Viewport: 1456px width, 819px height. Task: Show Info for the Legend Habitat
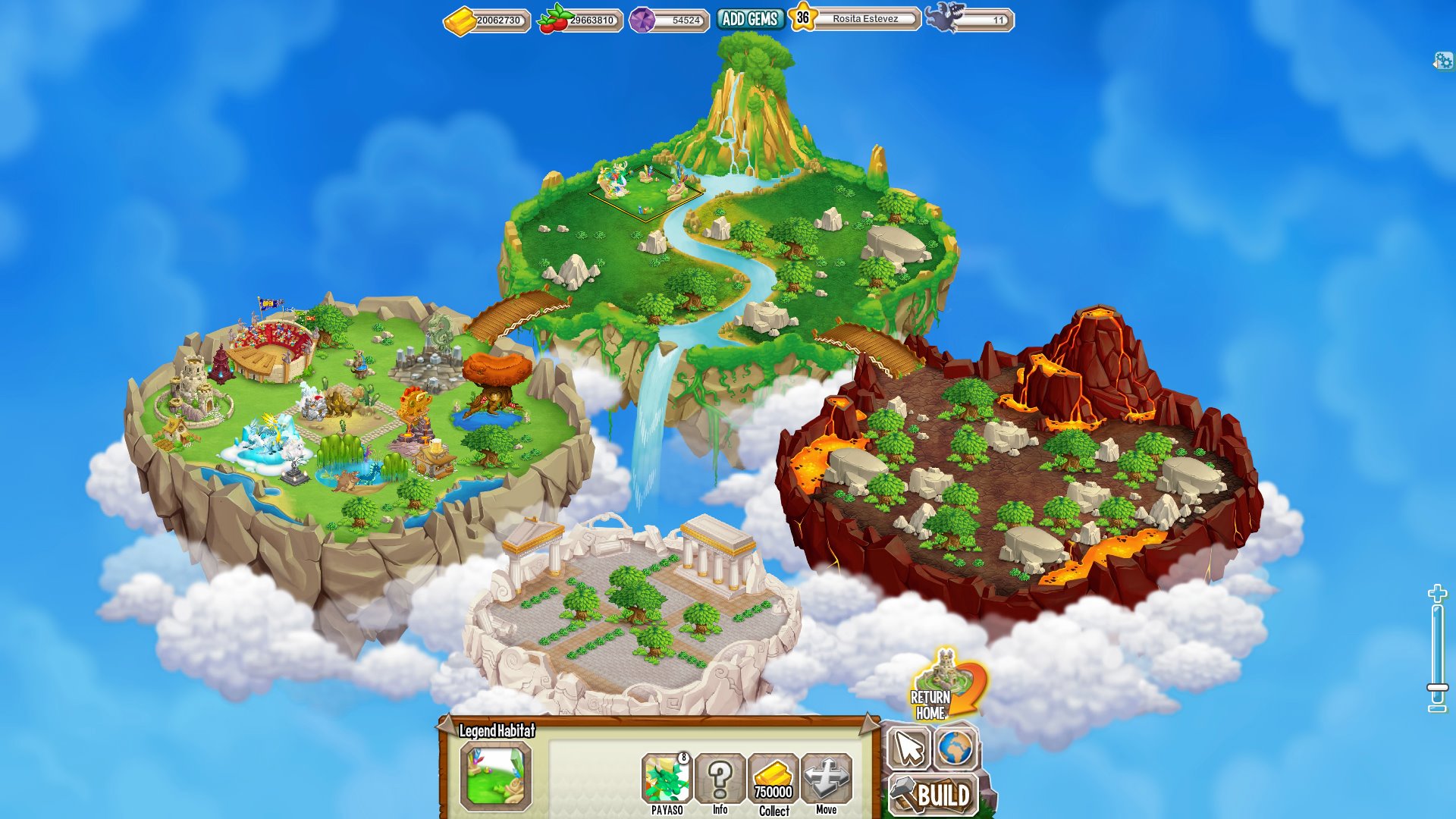[x=720, y=783]
